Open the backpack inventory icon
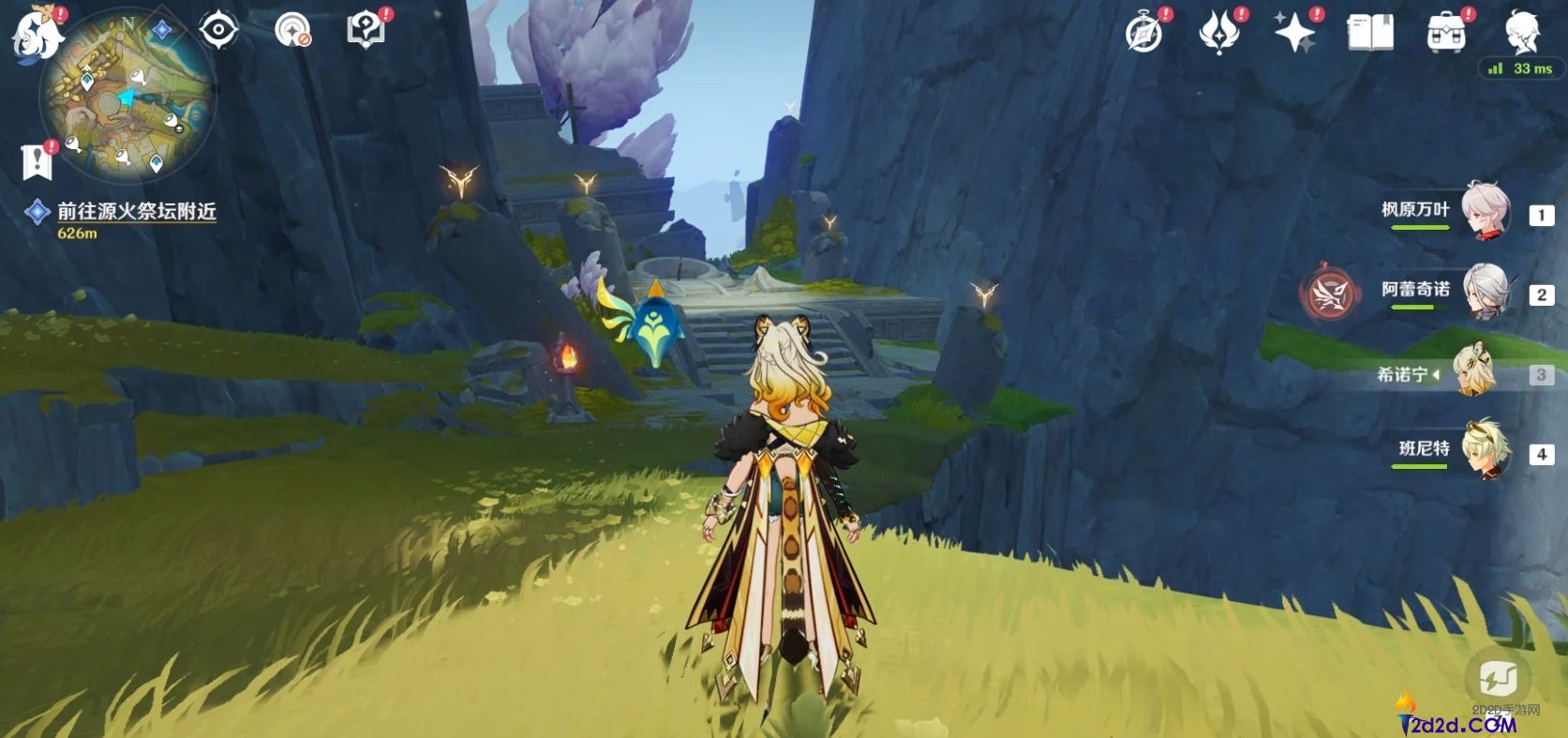Viewport: 1568px width, 738px height. [x=1445, y=34]
